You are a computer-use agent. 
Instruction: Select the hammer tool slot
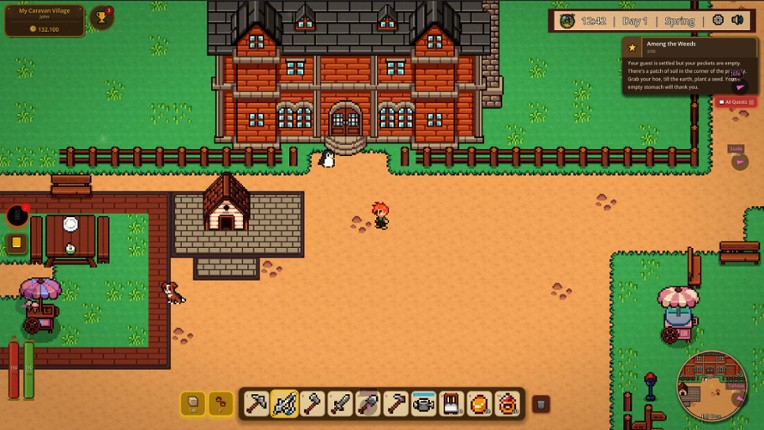pos(397,404)
